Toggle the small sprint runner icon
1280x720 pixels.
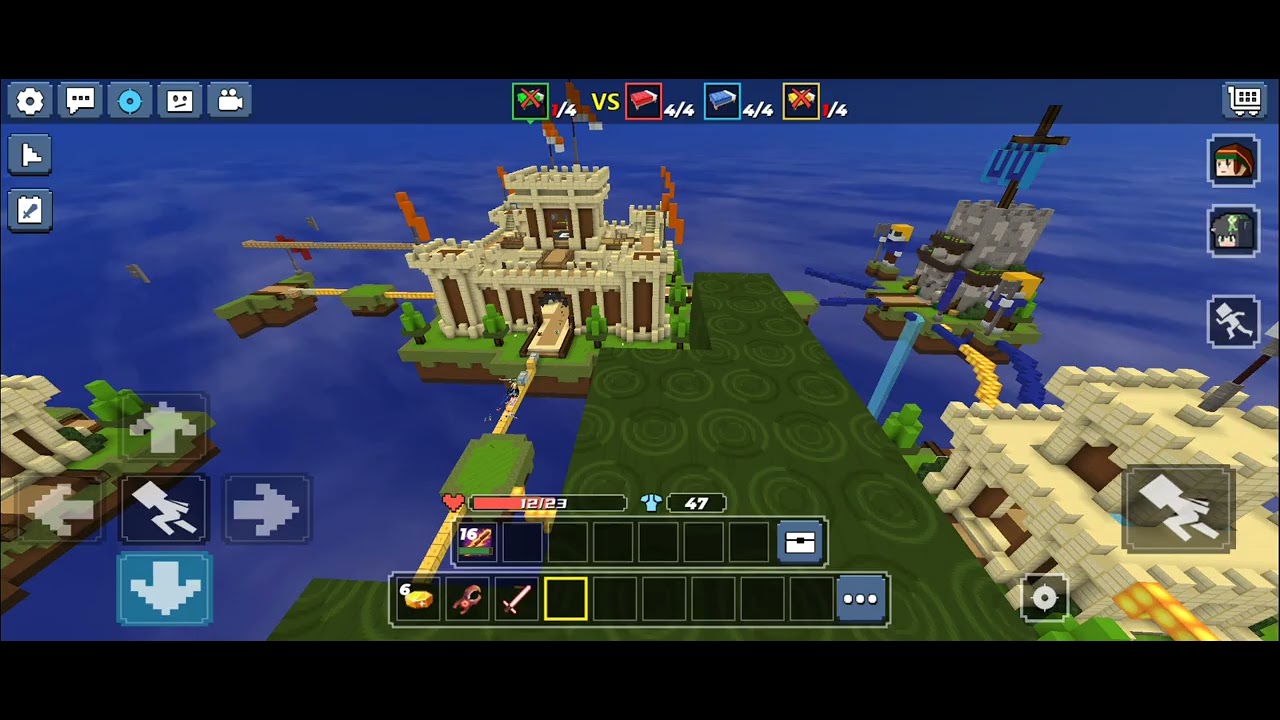(1233, 322)
